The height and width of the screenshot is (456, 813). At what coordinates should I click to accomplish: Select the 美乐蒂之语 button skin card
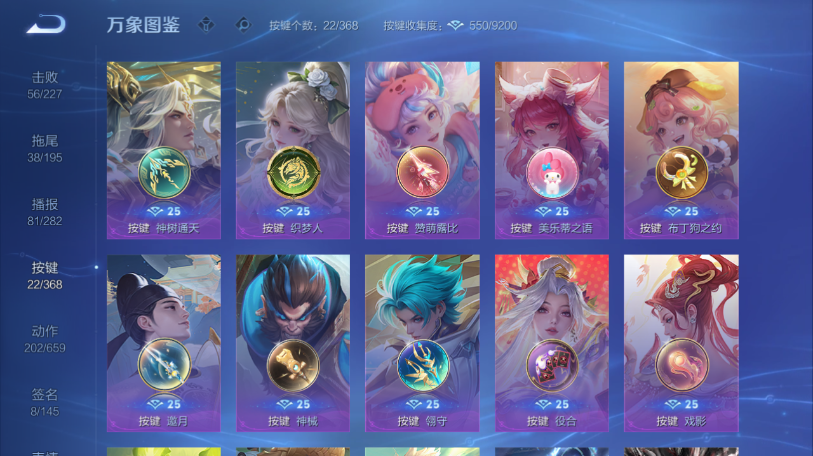pyautogui.click(x=551, y=150)
